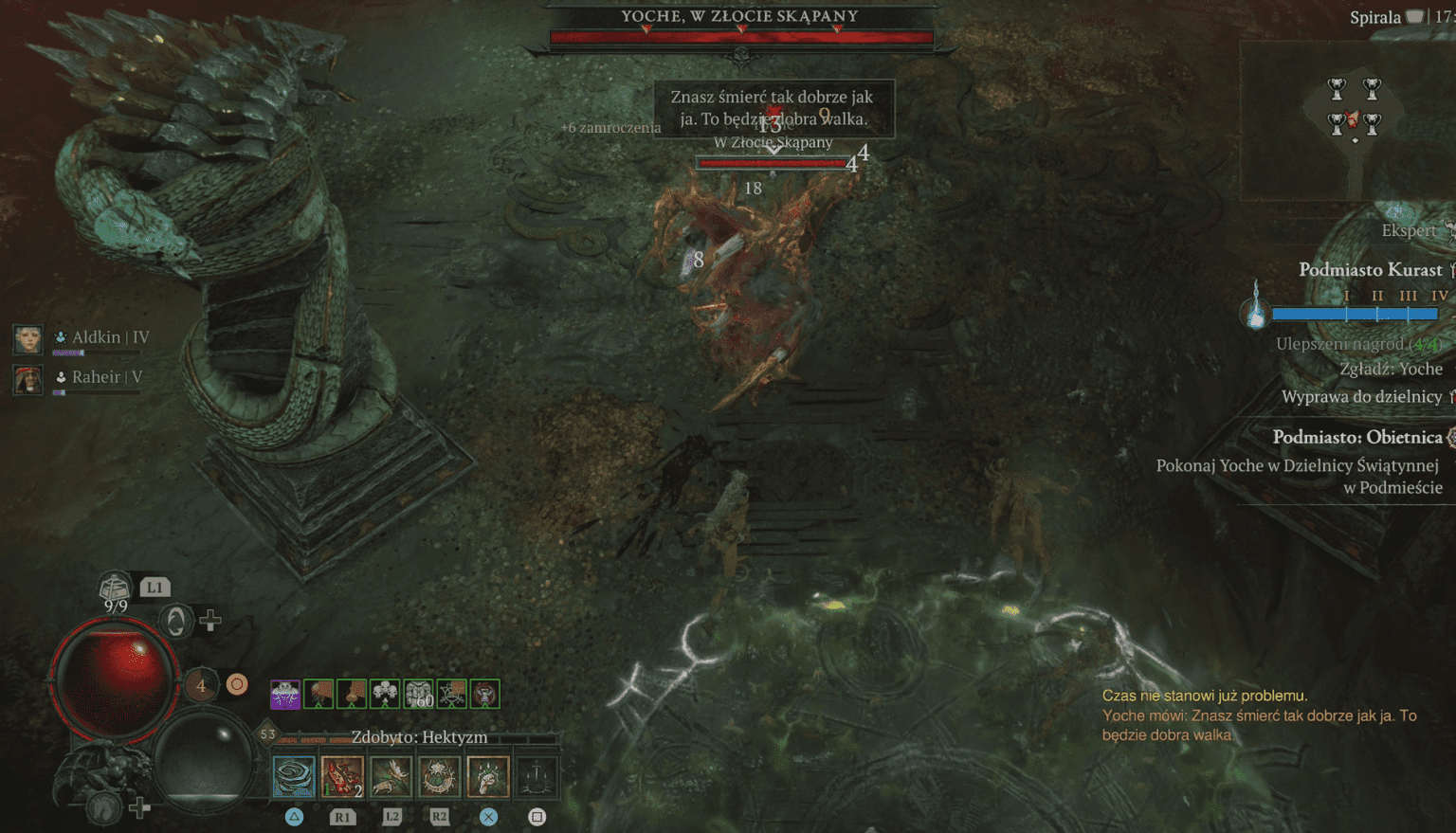The width and height of the screenshot is (1456, 833).
Task: Select party member Aldkin's portrait
Action: click(27, 338)
